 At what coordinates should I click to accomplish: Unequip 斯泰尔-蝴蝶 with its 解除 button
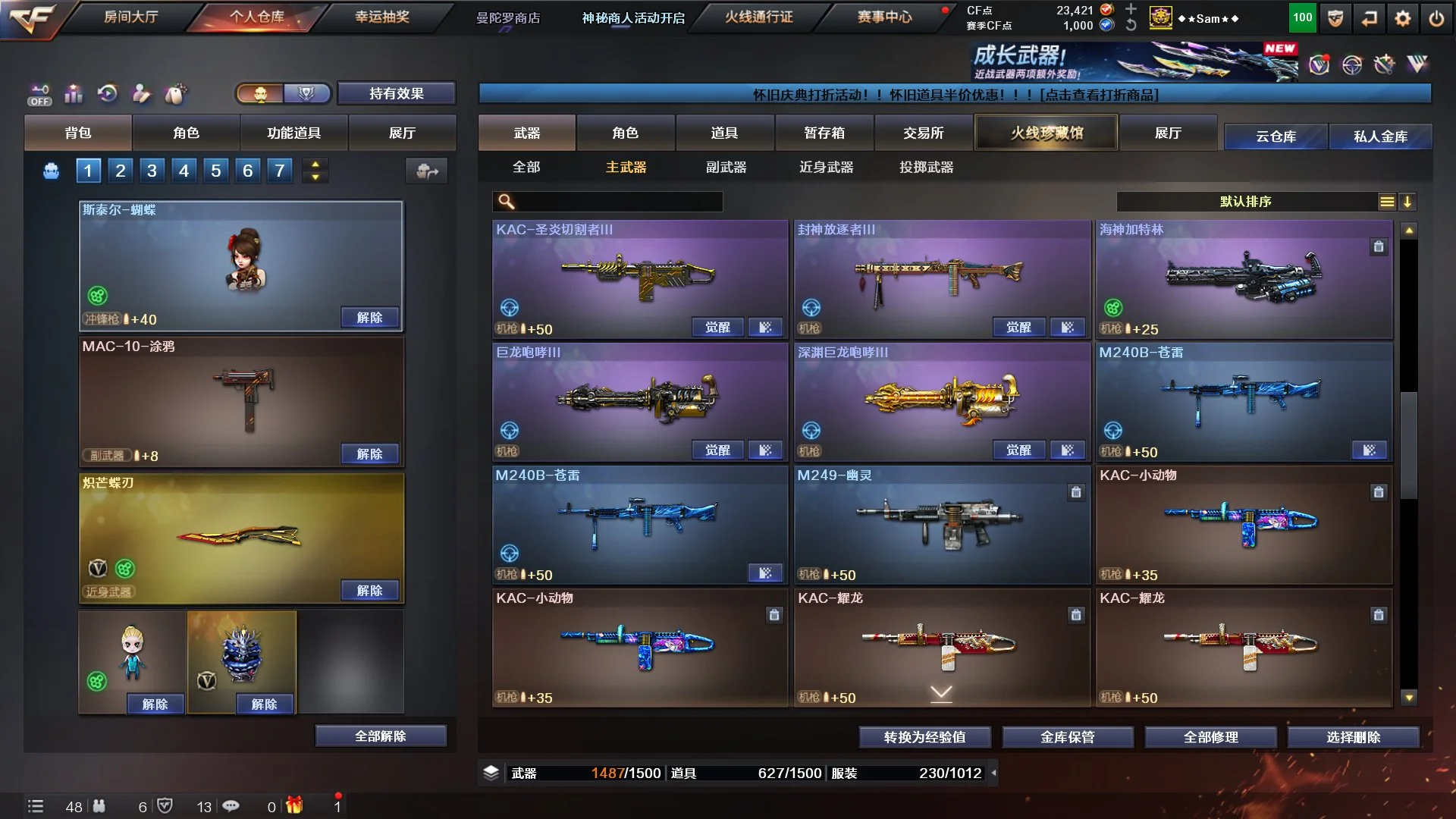pos(369,317)
